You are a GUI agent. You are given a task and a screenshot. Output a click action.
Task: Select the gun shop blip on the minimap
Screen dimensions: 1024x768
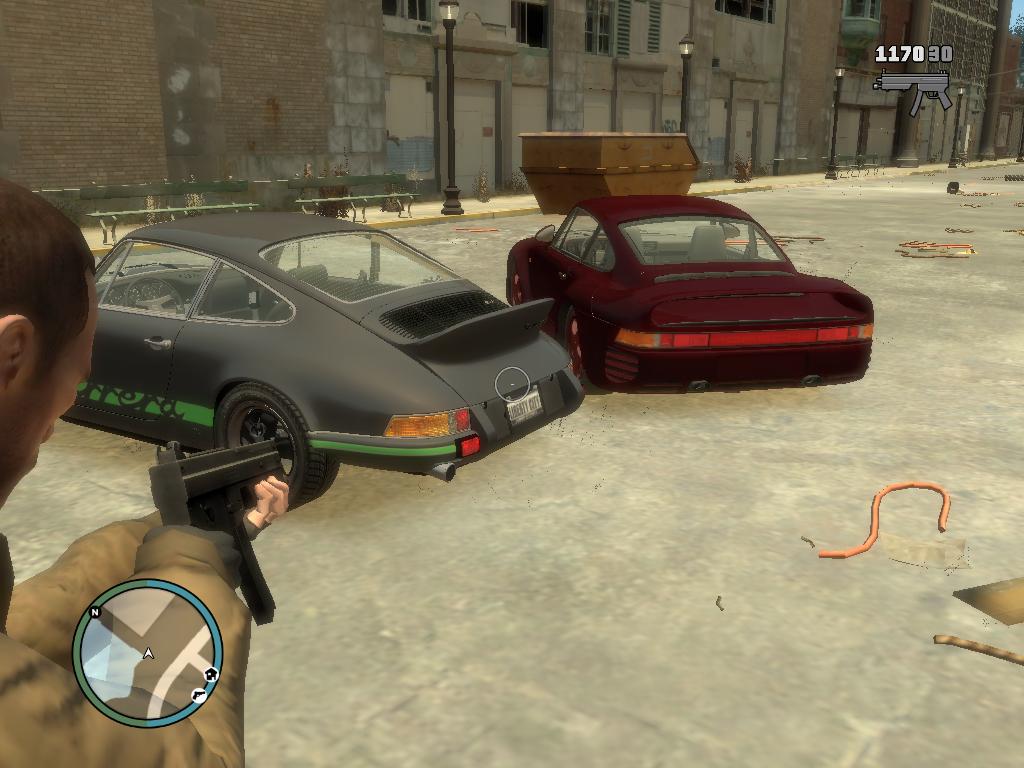(199, 694)
